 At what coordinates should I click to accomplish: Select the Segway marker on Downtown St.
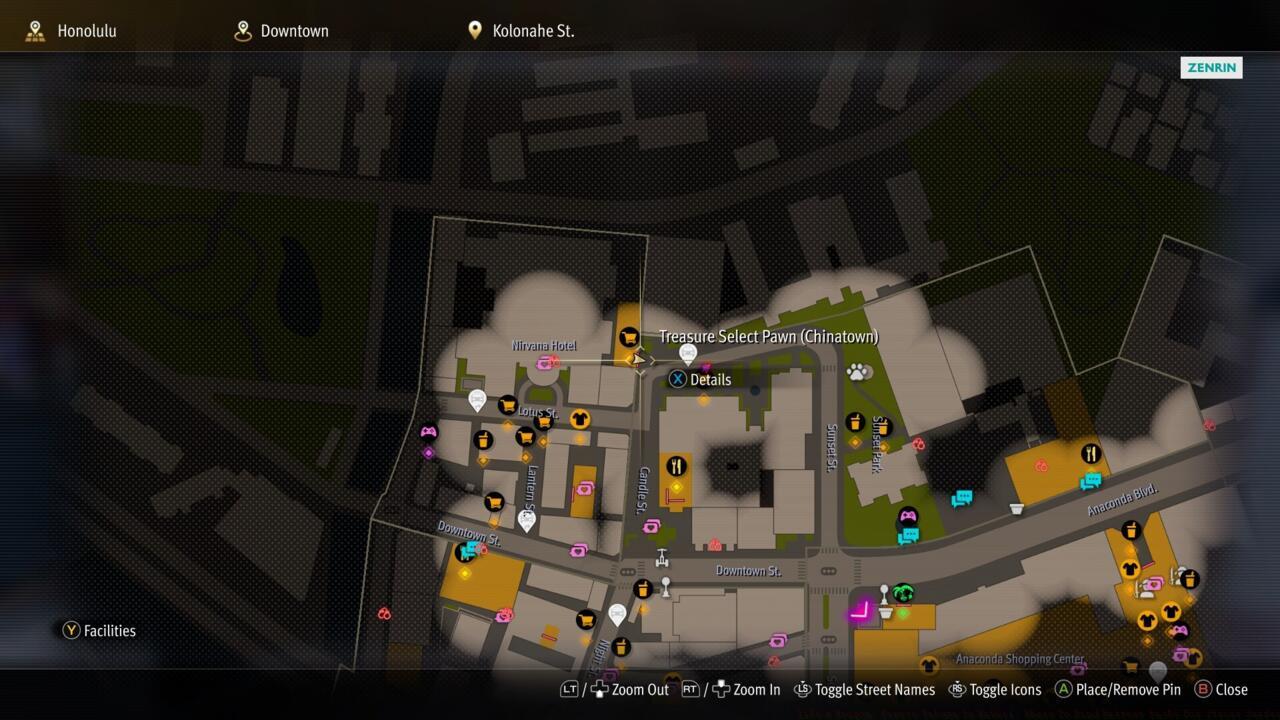point(661,557)
